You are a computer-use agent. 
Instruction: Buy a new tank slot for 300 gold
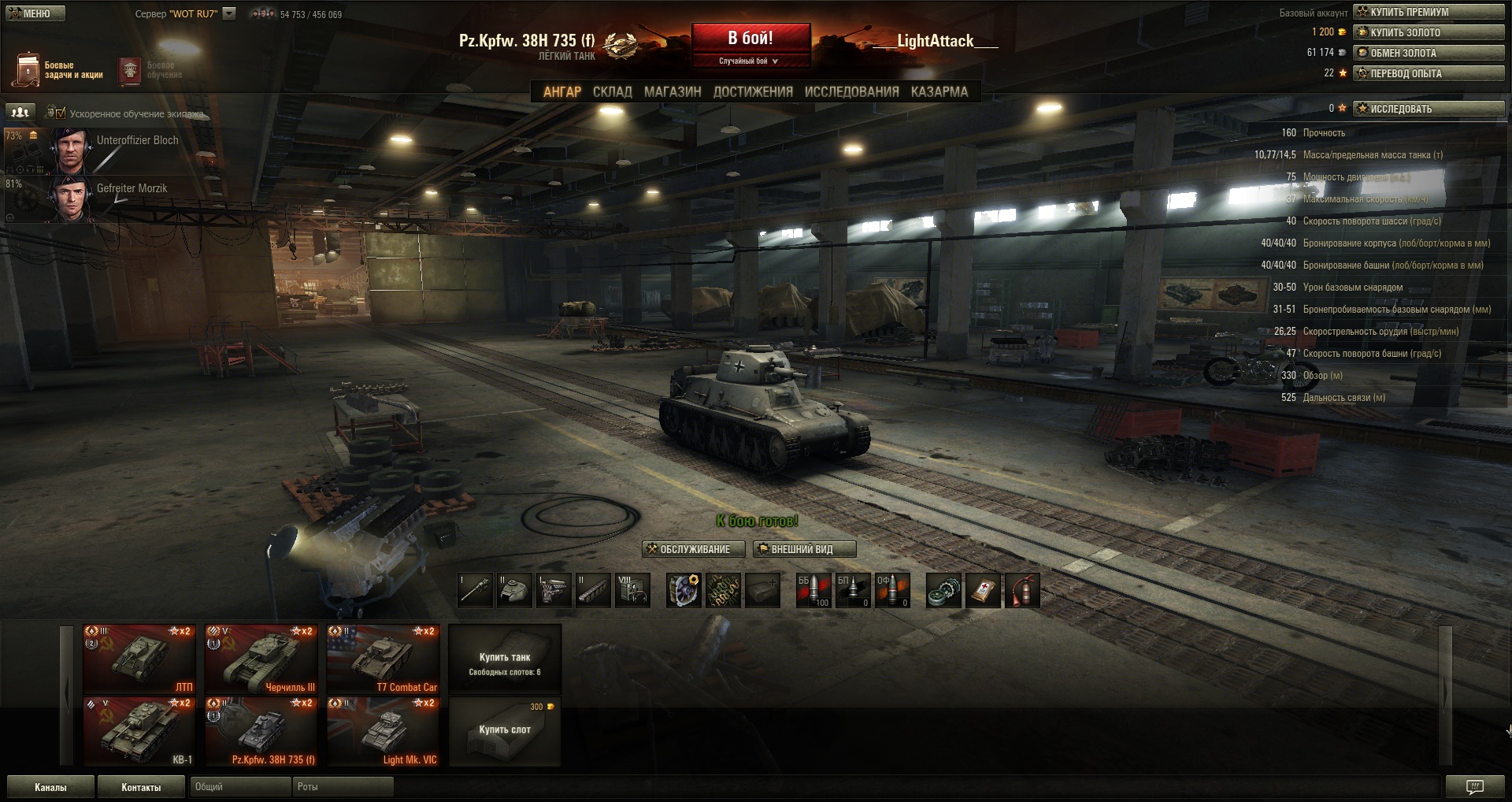click(x=505, y=730)
